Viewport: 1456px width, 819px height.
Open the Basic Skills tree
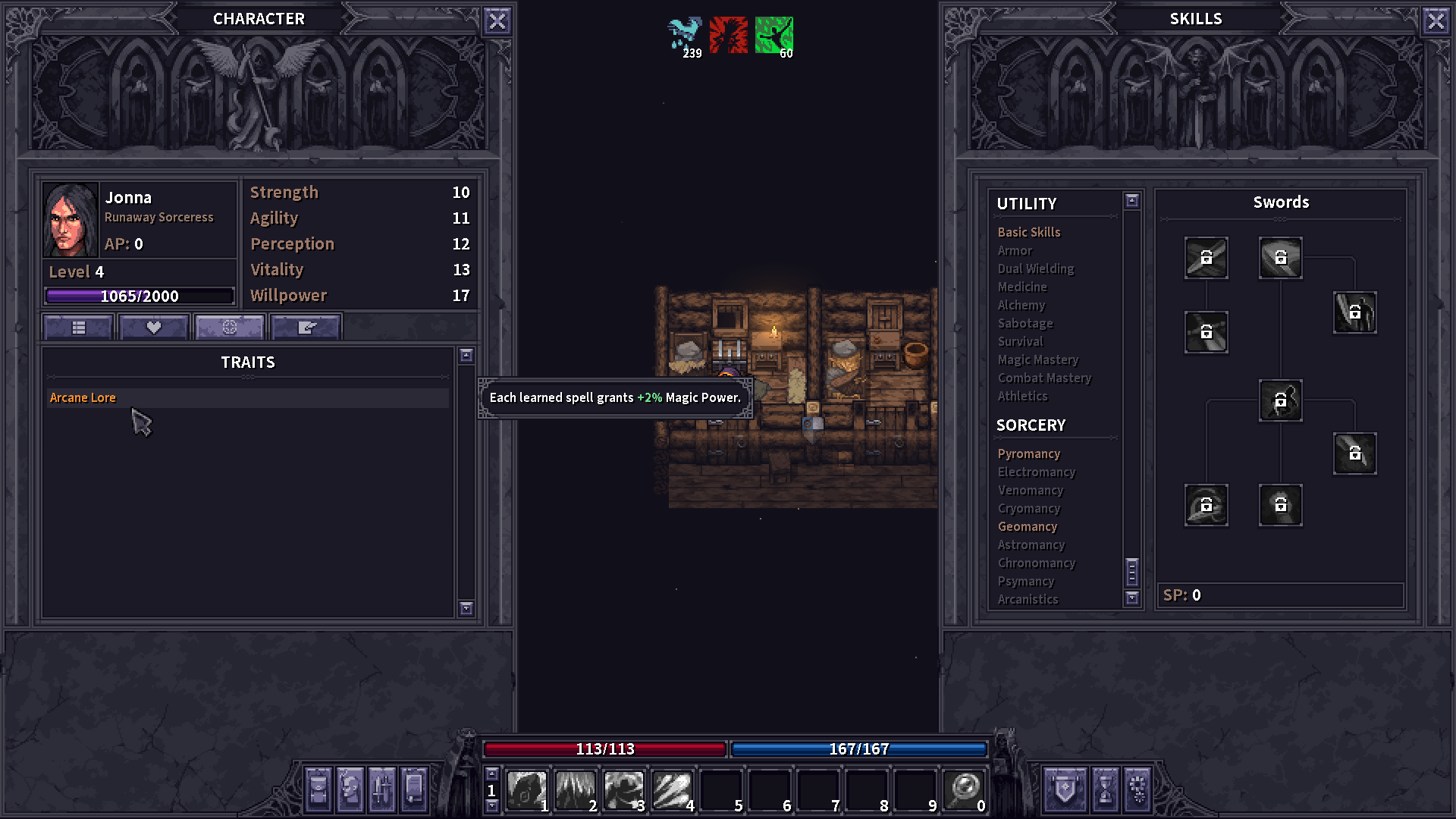click(1029, 232)
